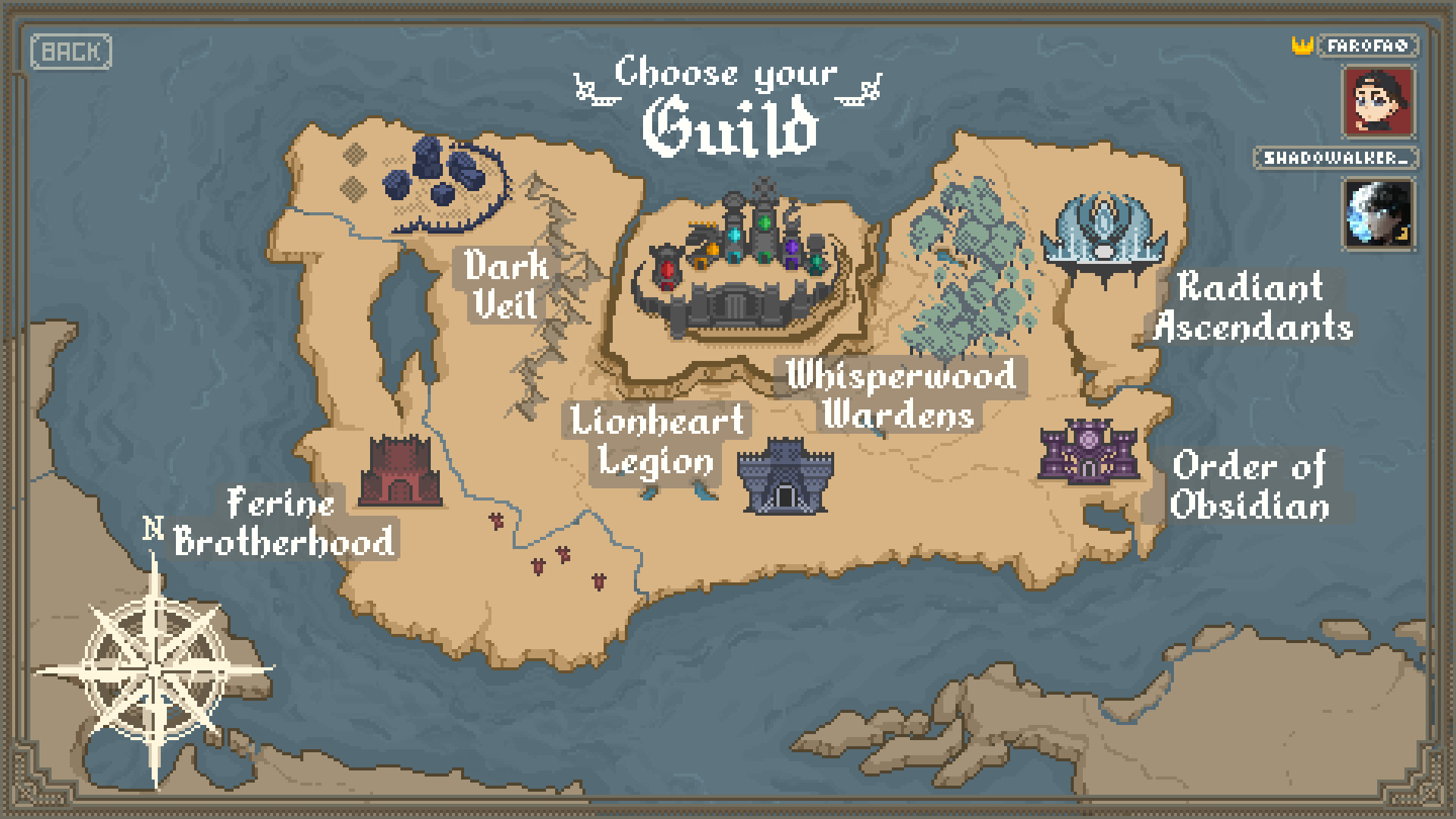Click the orange gem tower of the citadel
This screenshot has width=1456, height=819.
tap(712, 249)
